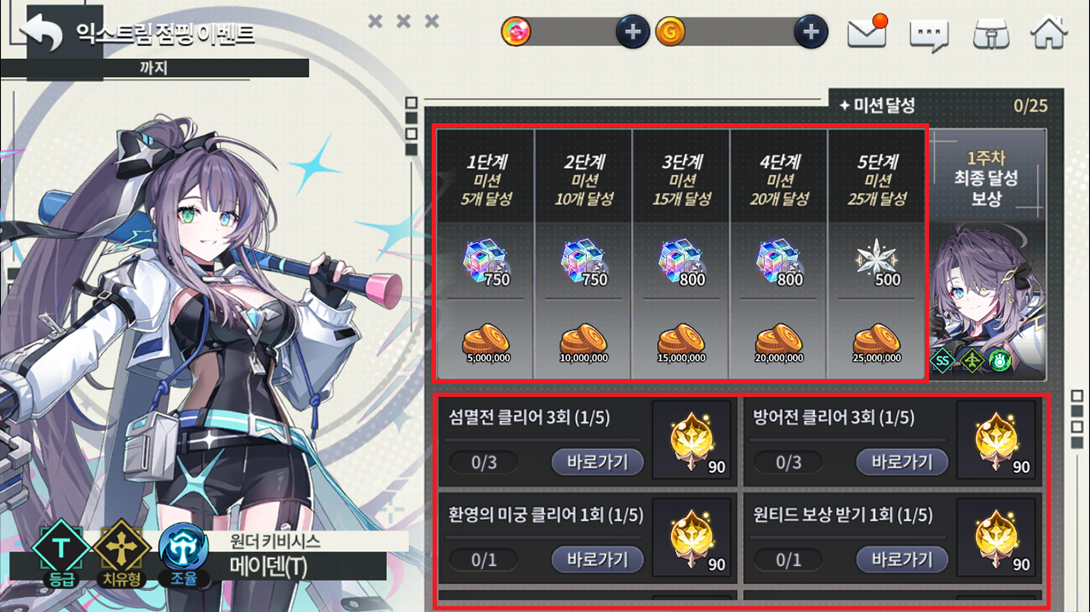Go to 섬멸전 클리어 mission via 바로가기
Screen dimensions: 1090x612
pos(597,462)
